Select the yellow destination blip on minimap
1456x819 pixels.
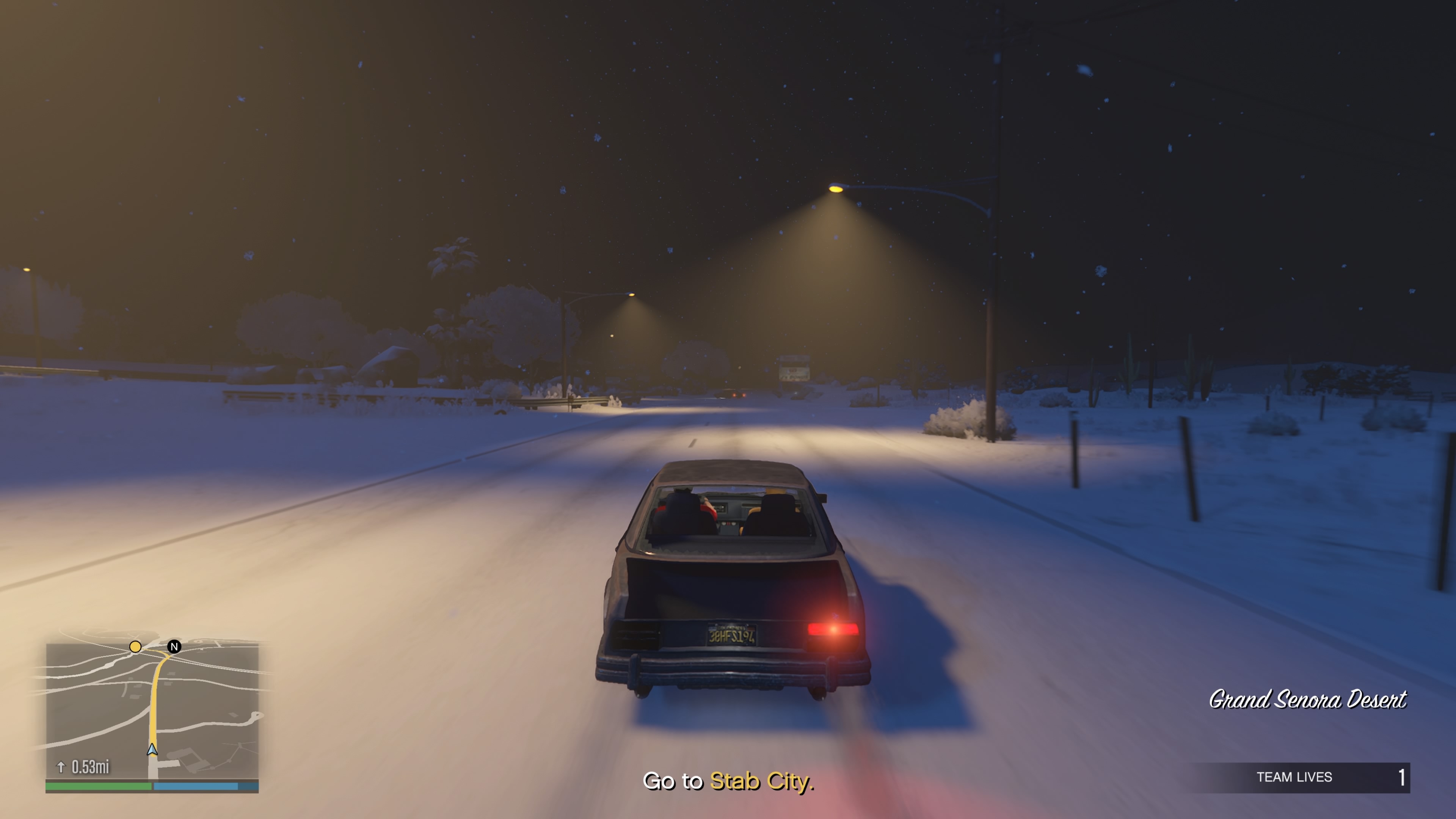coord(135,646)
